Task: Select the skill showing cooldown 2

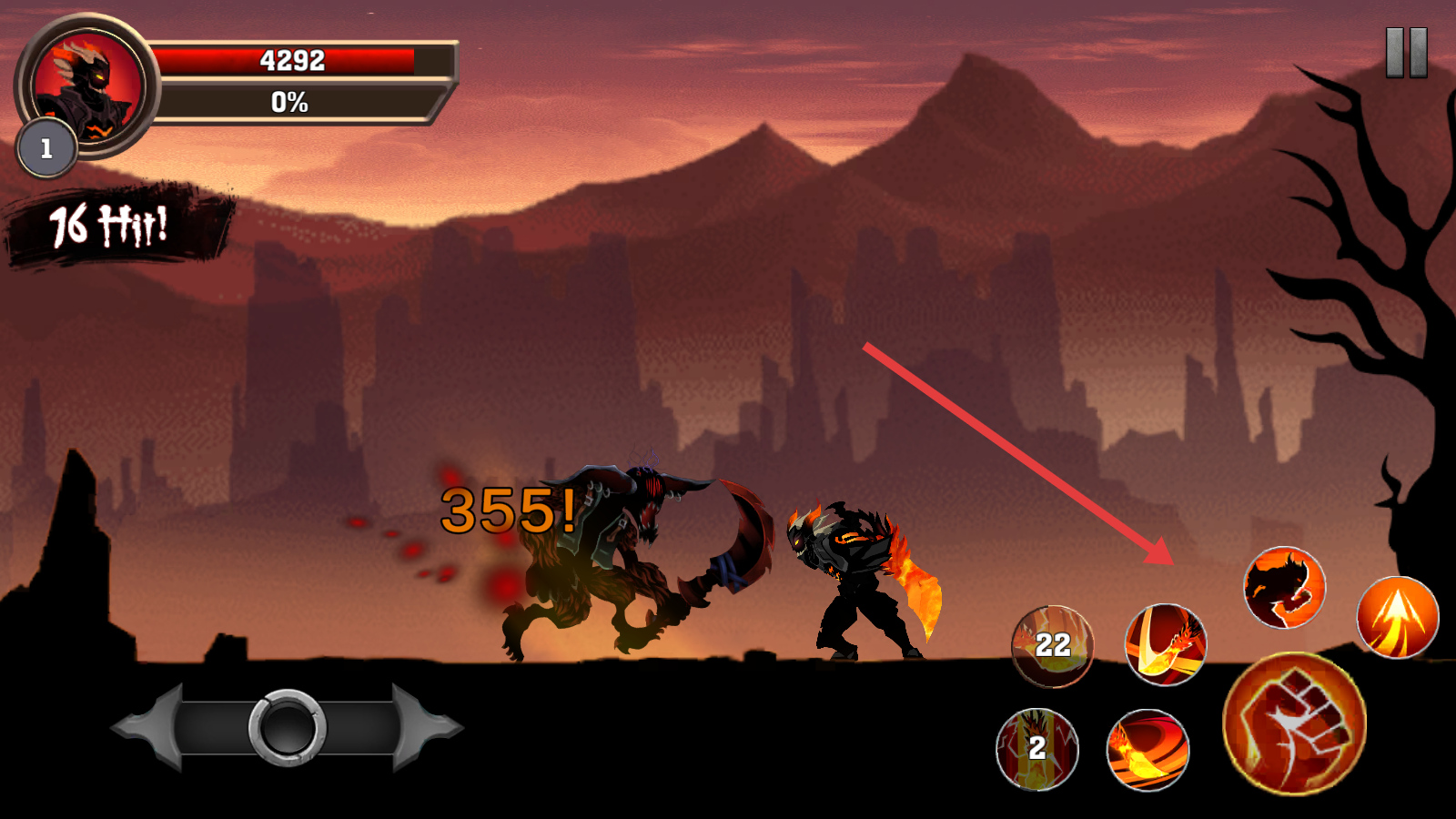Action: (x=1037, y=749)
